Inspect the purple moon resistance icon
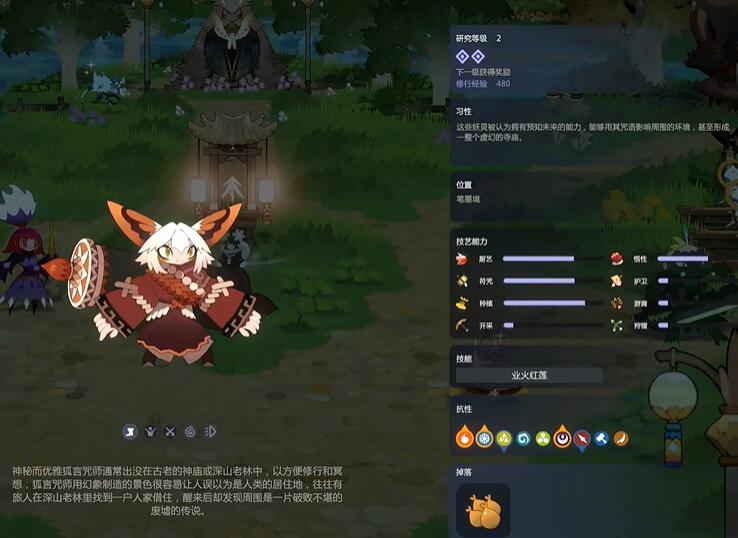The image size is (738, 538). (562, 438)
